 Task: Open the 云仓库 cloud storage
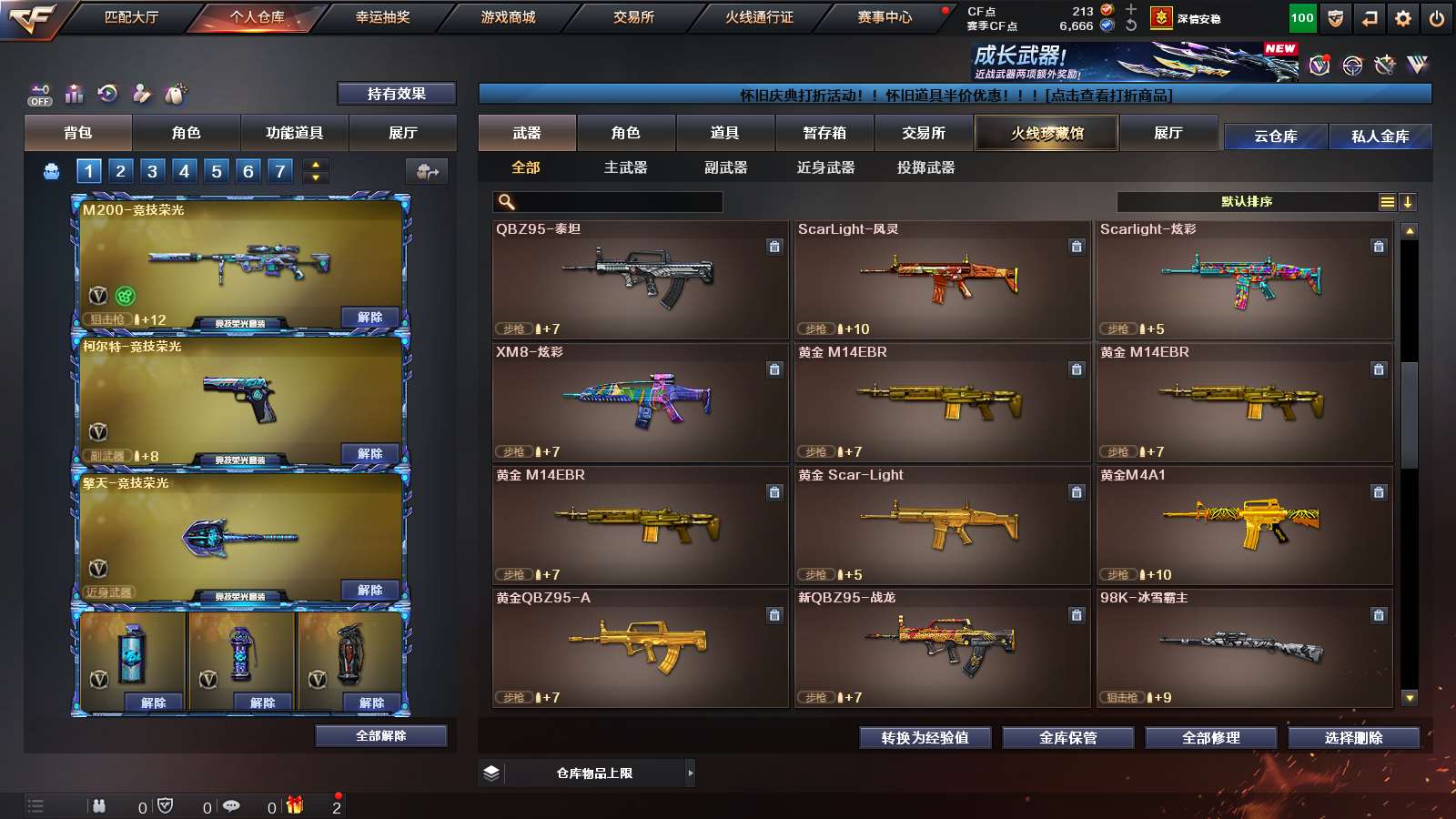click(1275, 136)
